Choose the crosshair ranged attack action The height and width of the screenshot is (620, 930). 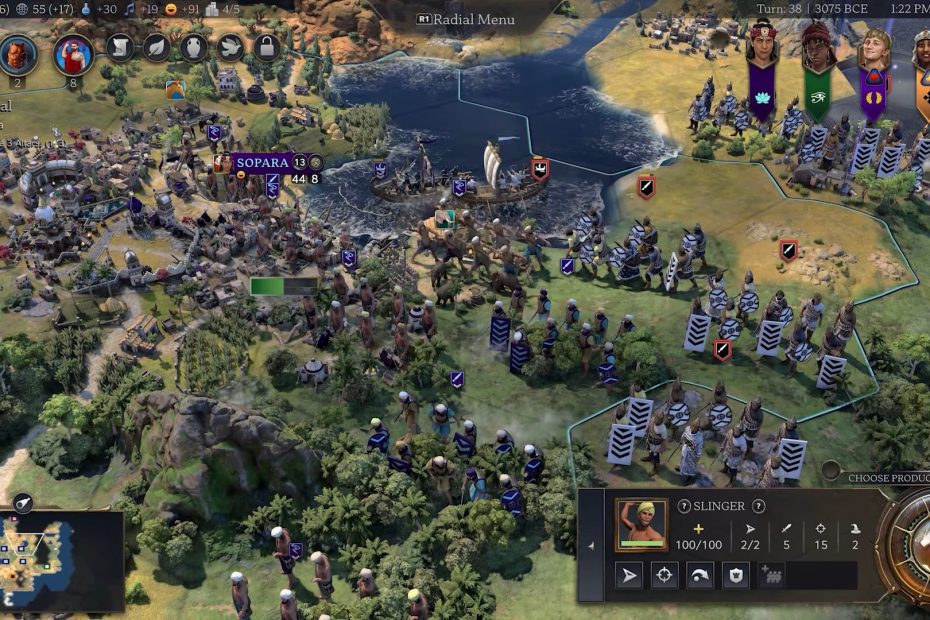coord(664,575)
